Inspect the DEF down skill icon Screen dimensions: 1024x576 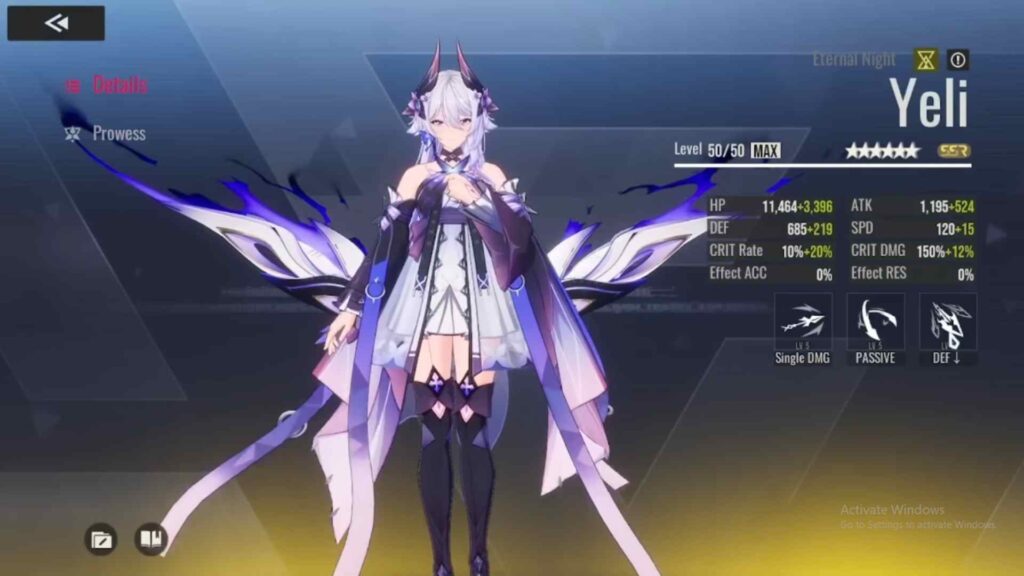tap(947, 322)
